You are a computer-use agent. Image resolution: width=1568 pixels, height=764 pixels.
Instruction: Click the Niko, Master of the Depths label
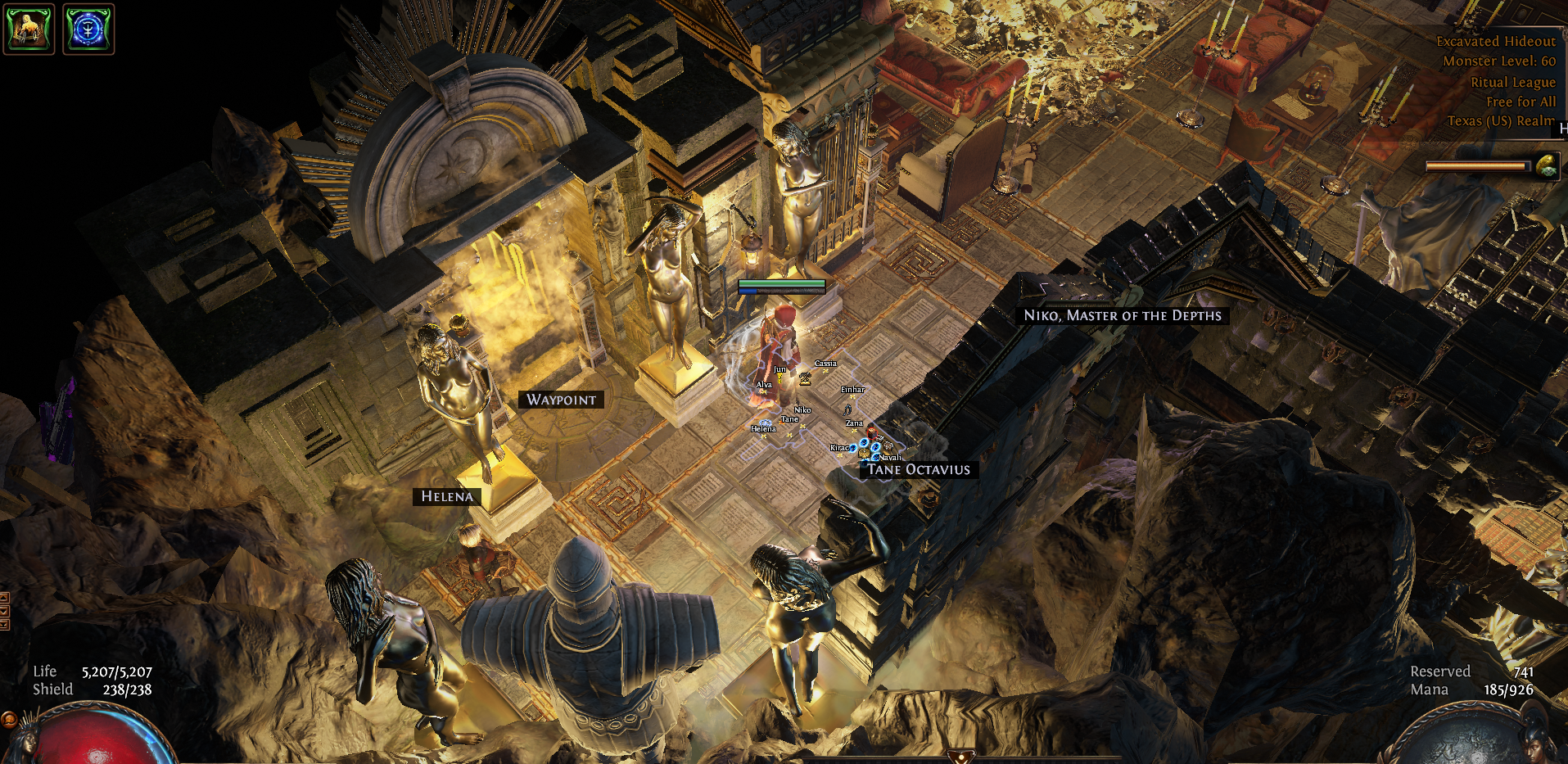tap(1122, 315)
